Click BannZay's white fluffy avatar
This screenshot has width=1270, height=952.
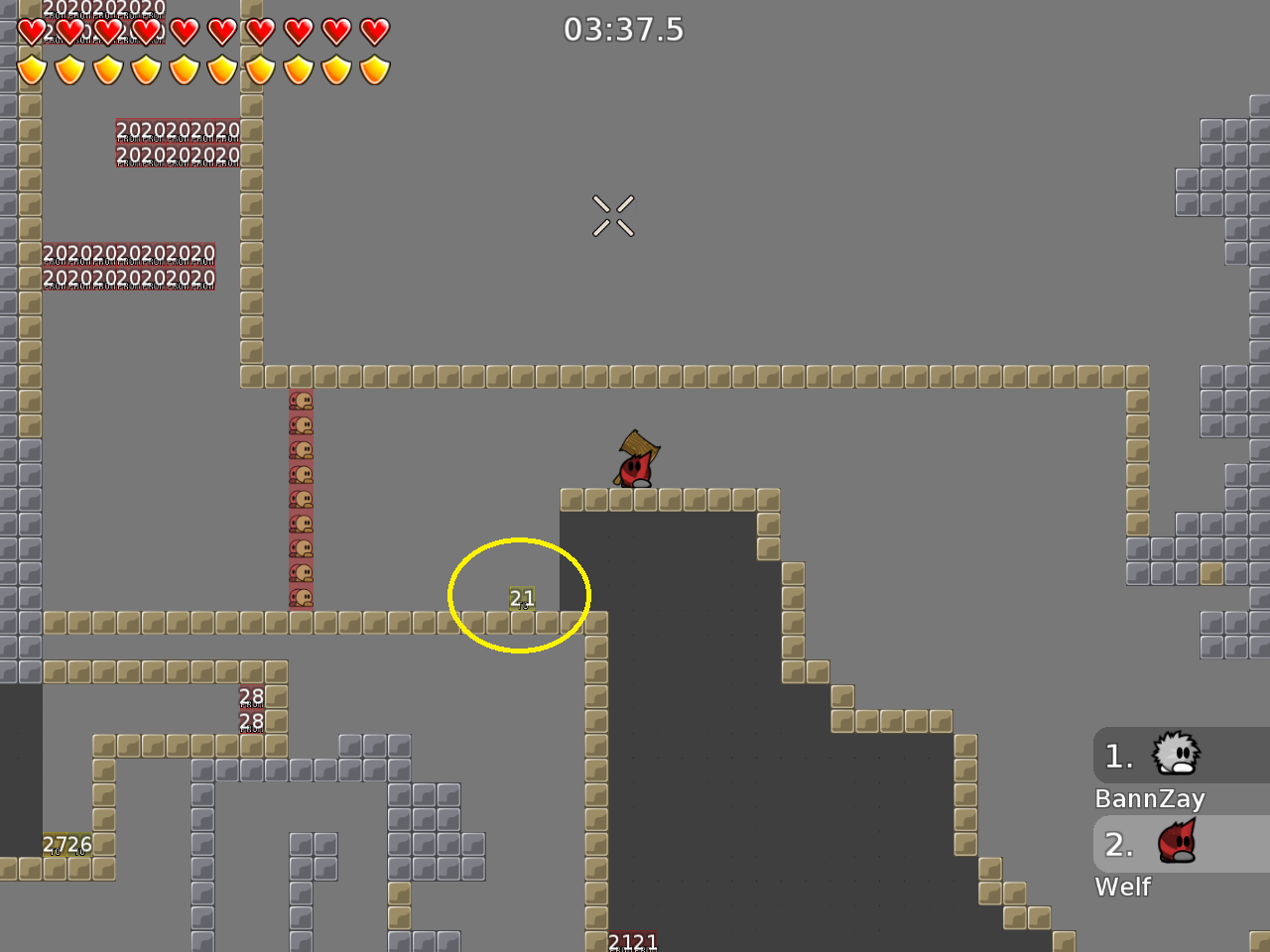coord(1177,756)
